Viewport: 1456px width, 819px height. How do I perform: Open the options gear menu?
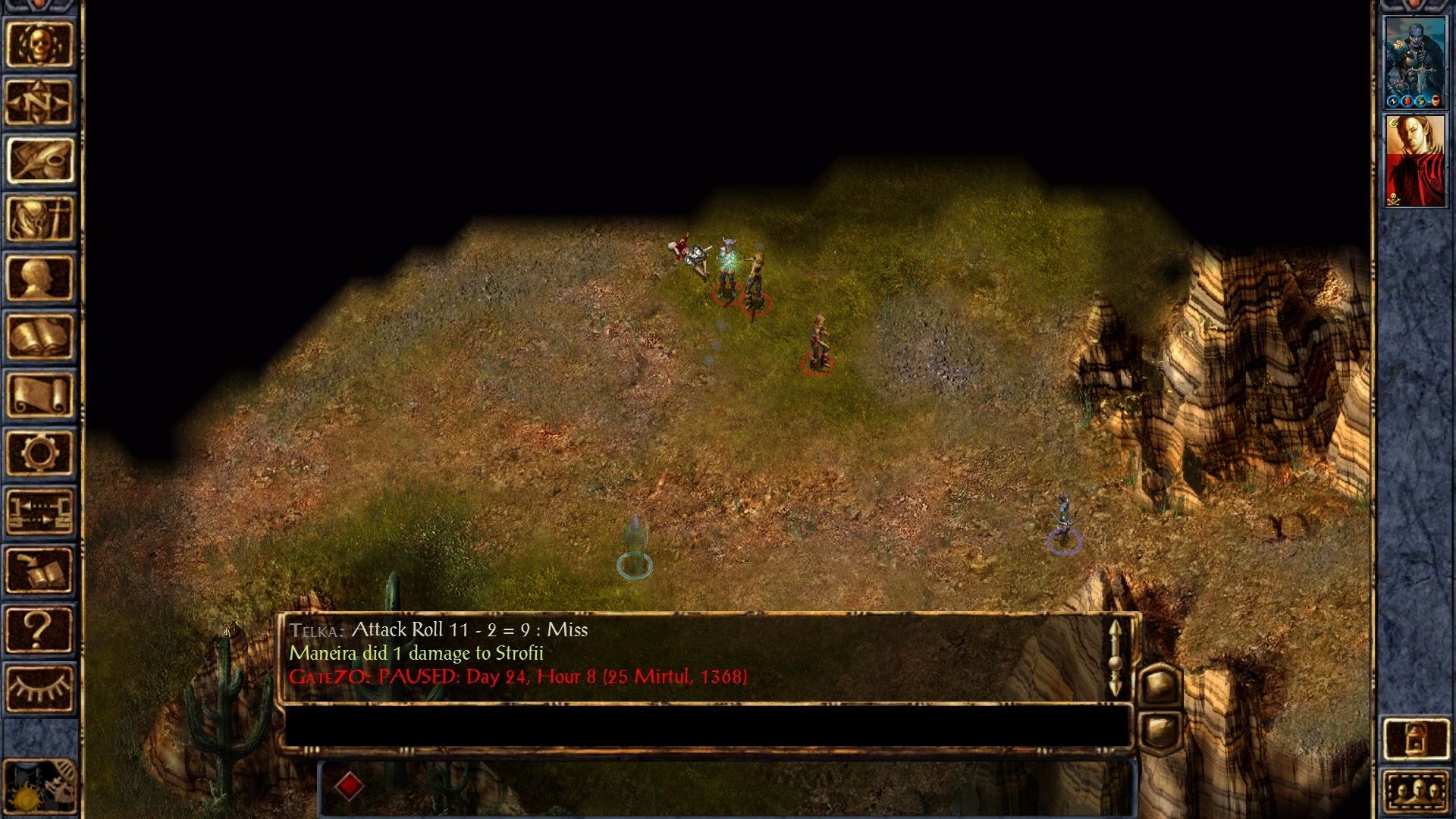pyautogui.click(x=39, y=453)
